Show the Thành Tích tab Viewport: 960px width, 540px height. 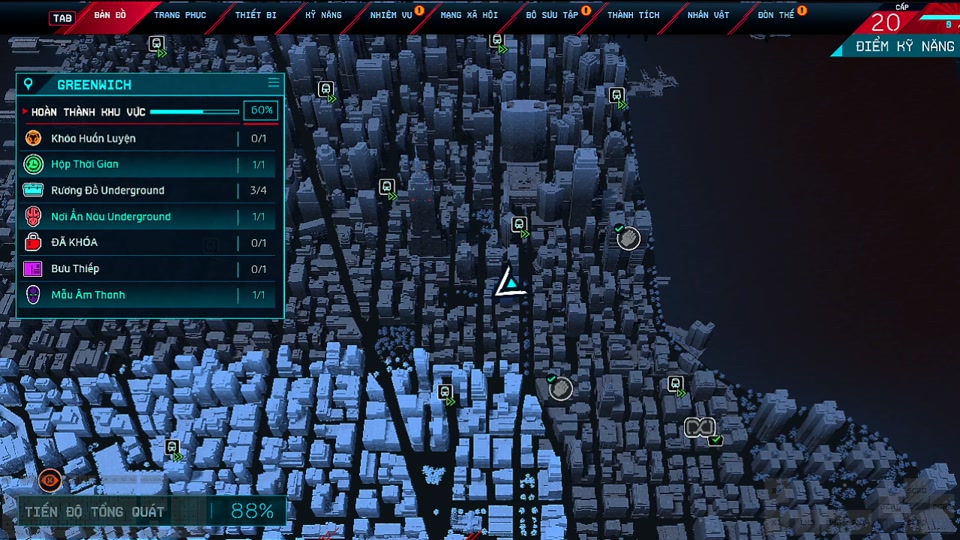tap(632, 16)
